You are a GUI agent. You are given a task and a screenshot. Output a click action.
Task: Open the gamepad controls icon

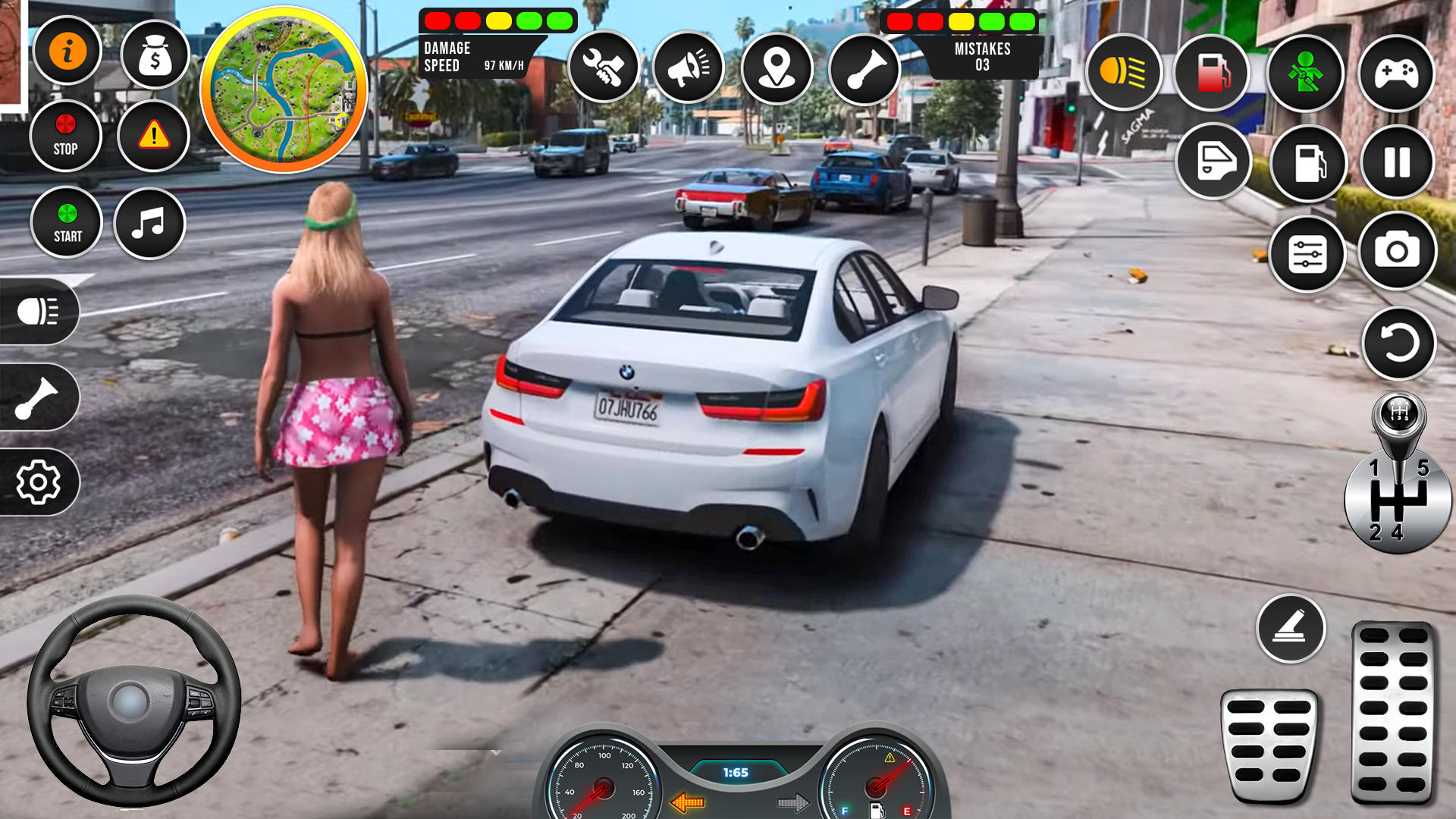point(1395,72)
